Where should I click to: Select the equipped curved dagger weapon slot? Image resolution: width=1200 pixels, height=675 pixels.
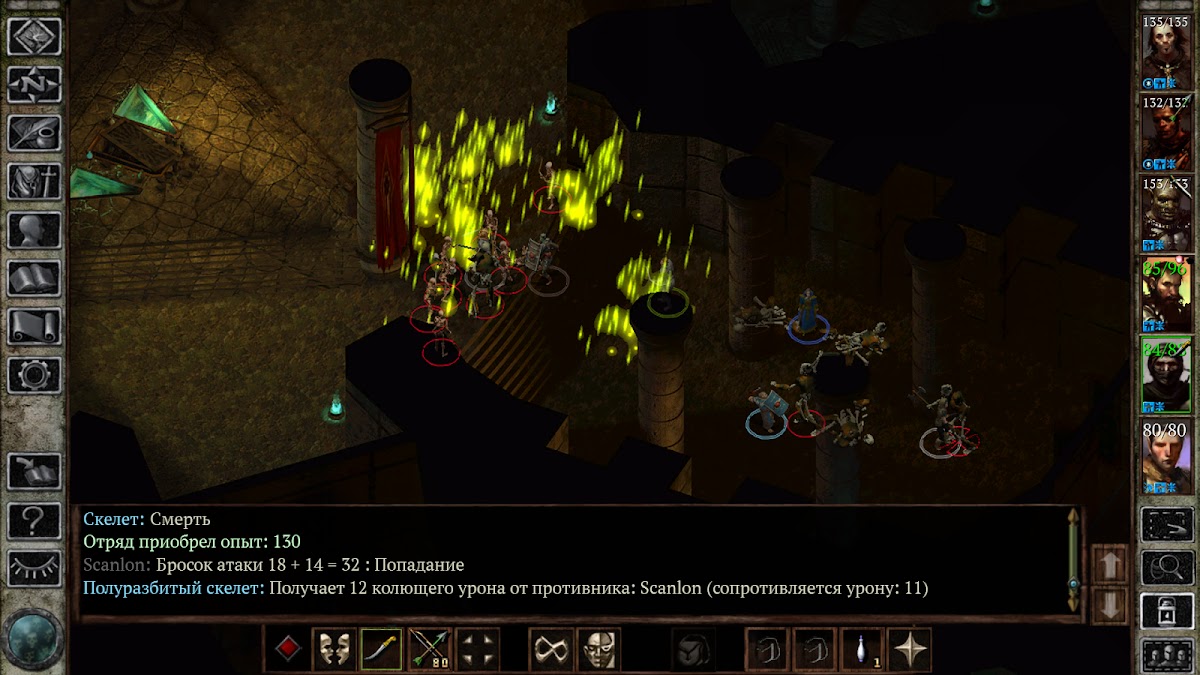[381, 650]
